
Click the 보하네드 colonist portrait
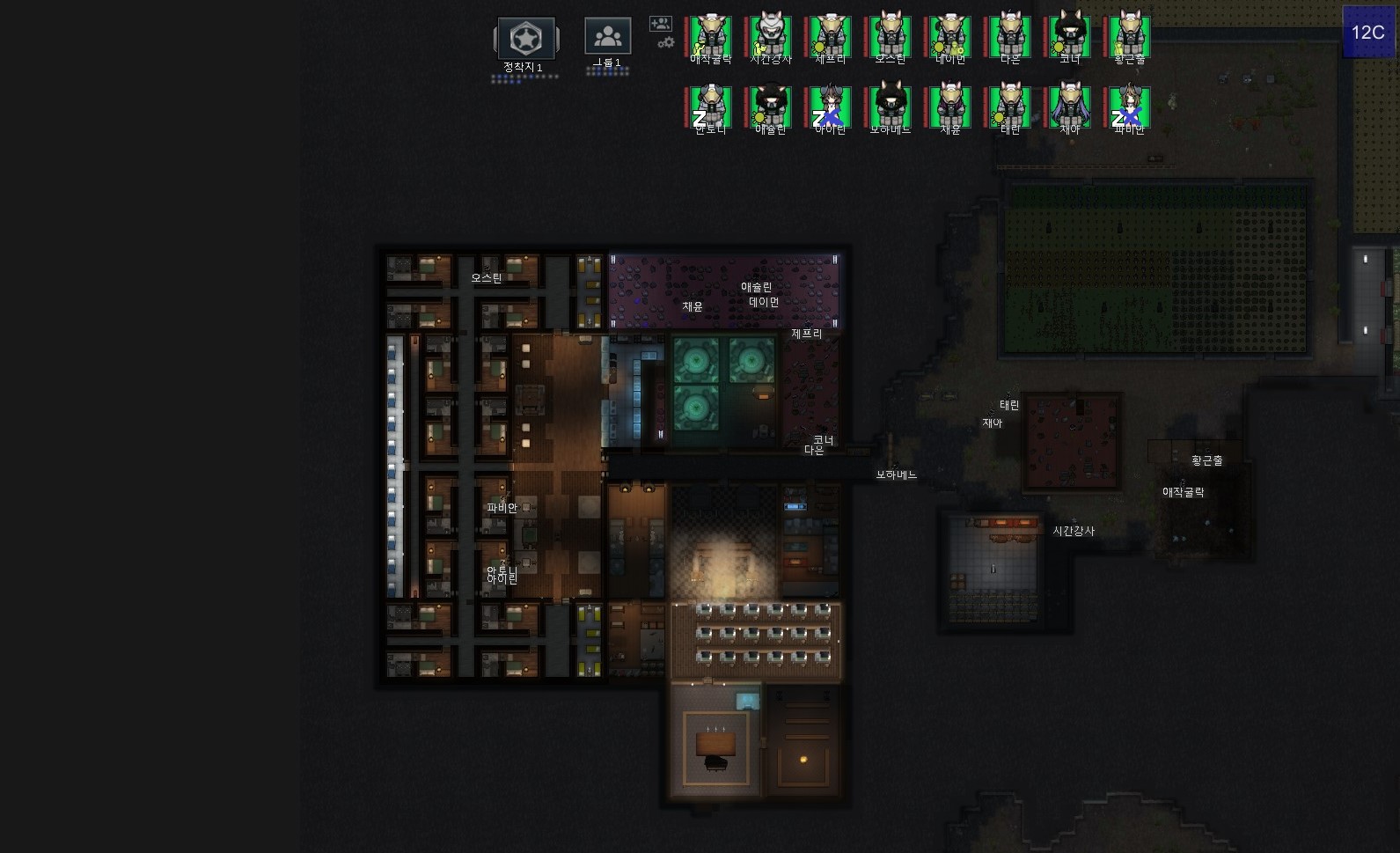point(891,107)
